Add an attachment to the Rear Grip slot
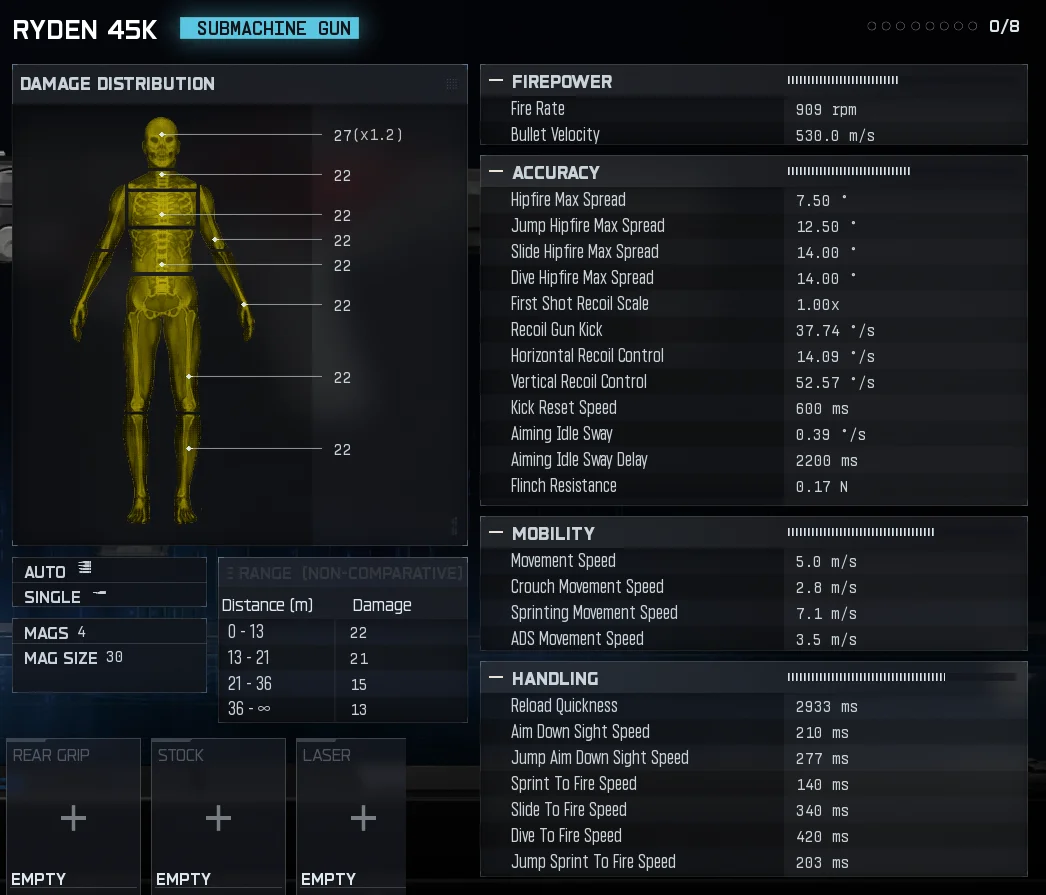The height and width of the screenshot is (895, 1046). tap(73, 818)
